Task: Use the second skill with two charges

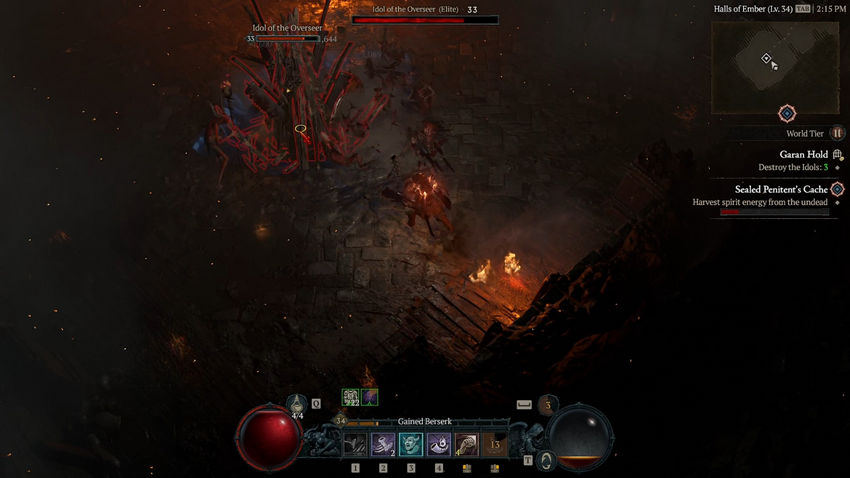Action: click(x=383, y=444)
